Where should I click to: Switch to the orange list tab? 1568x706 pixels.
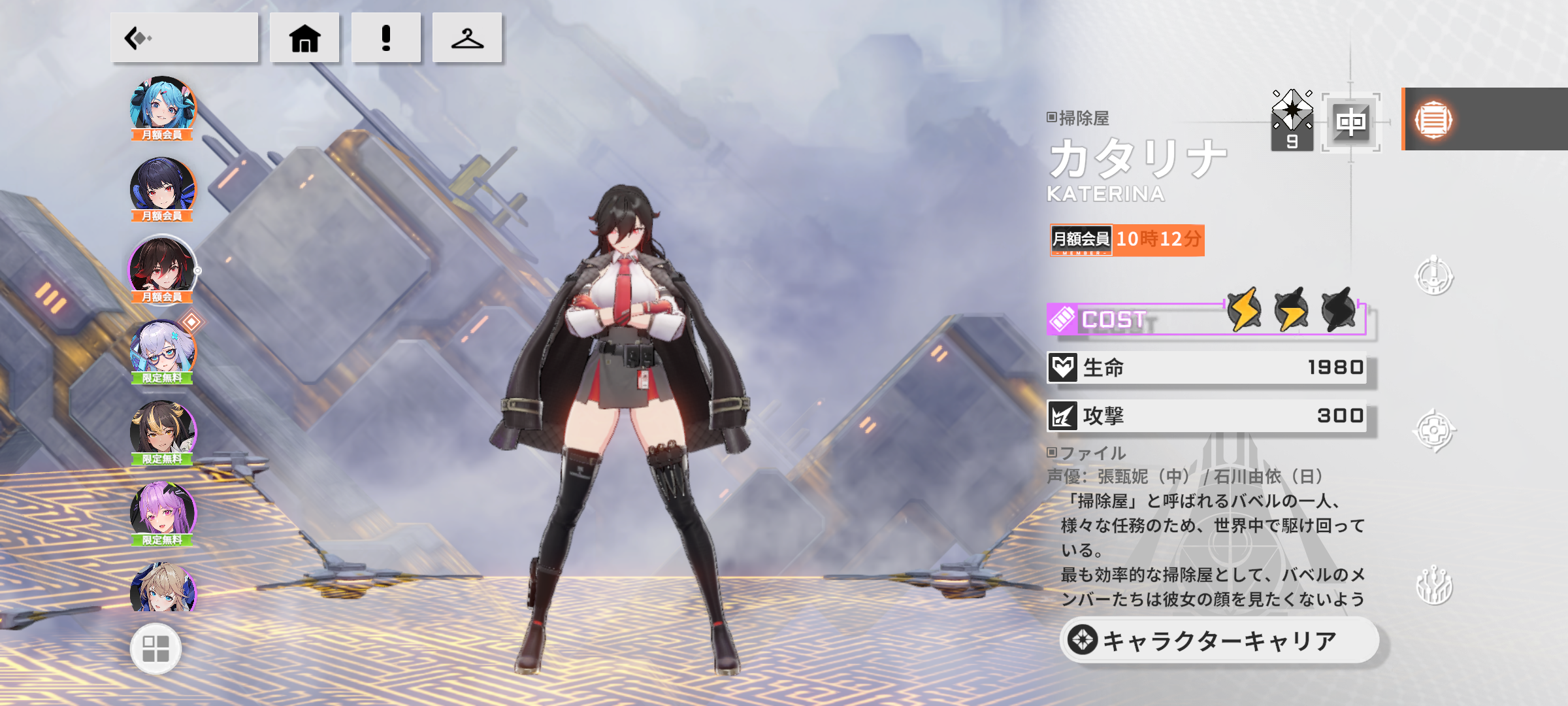(x=1433, y=120)
